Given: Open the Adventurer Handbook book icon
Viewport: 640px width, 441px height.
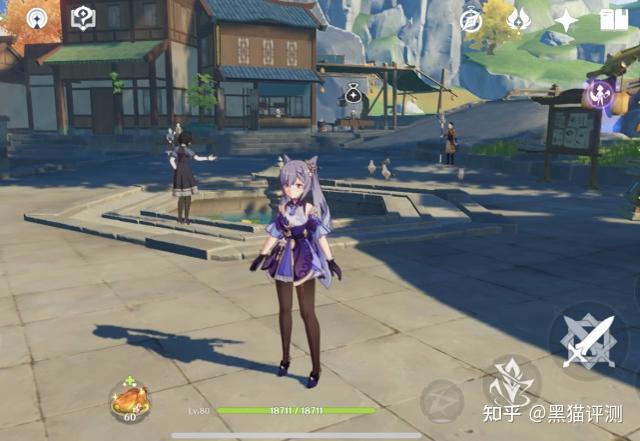Looking at the screenshot, I should (614, 20).
